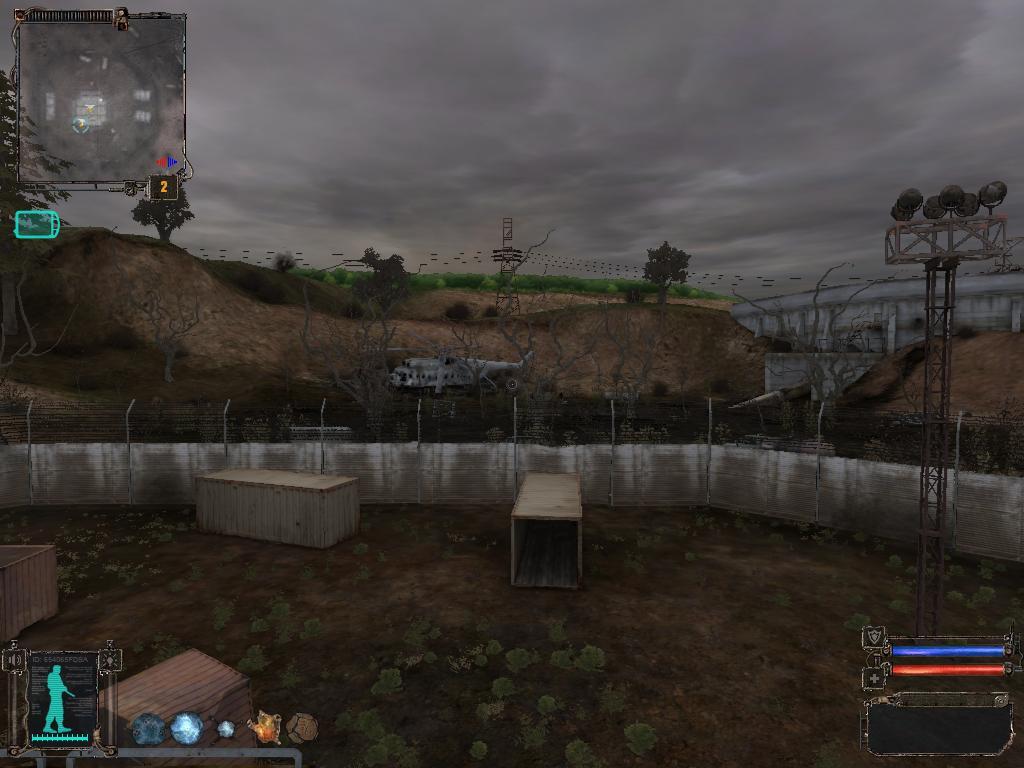Screen dimensions: 1024x768
Task: Click the empty weapon info panel
Action: 938,725
